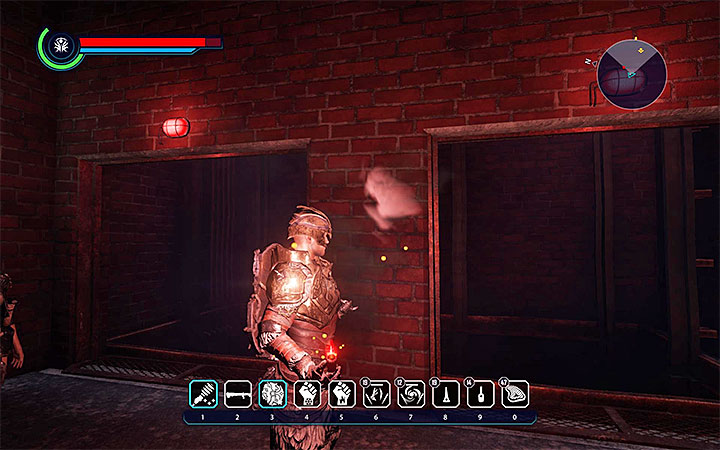Choose the round shield slot in the hotbar

pos(272,393)
